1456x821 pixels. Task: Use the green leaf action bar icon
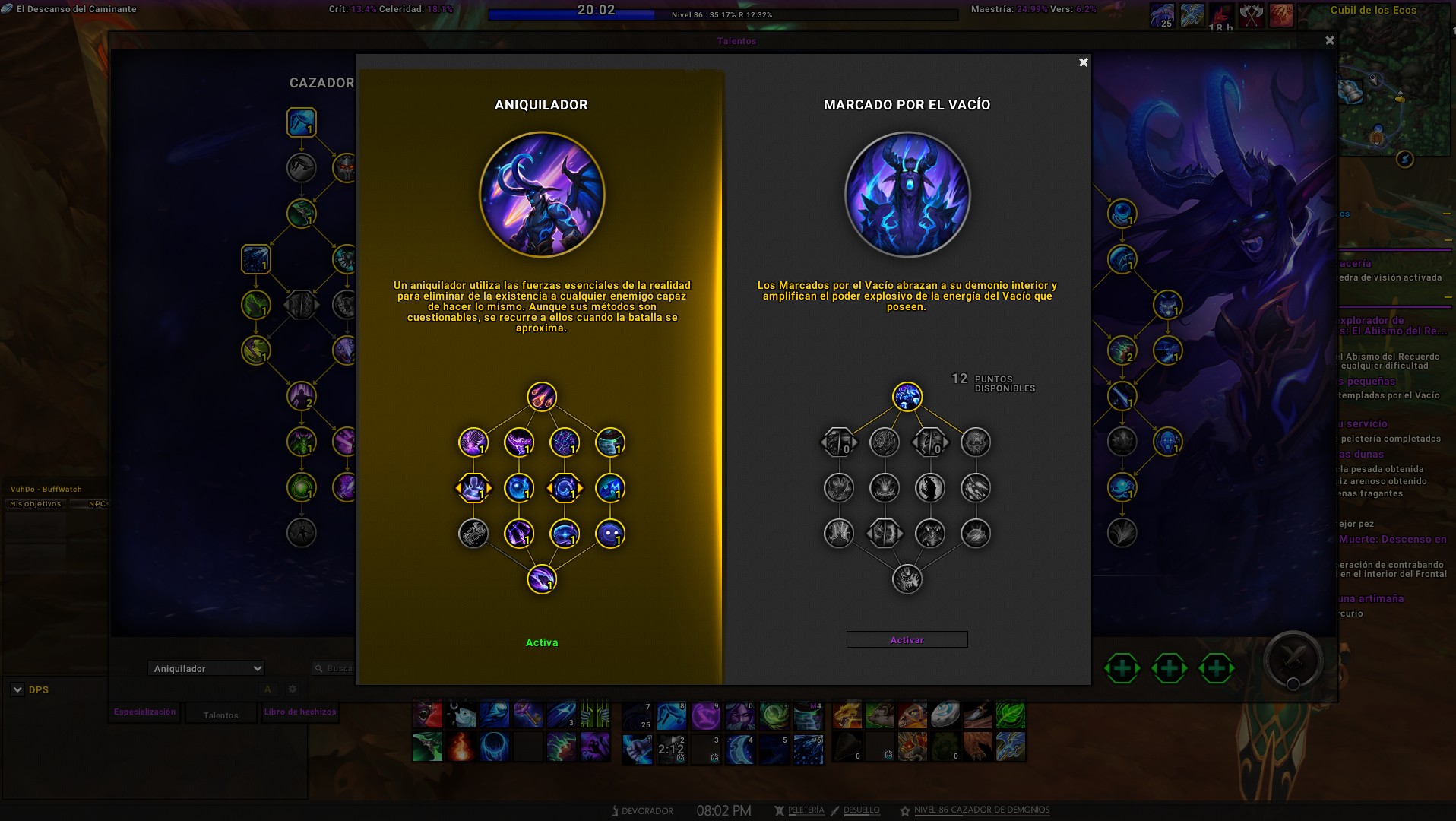point(1010,715)
